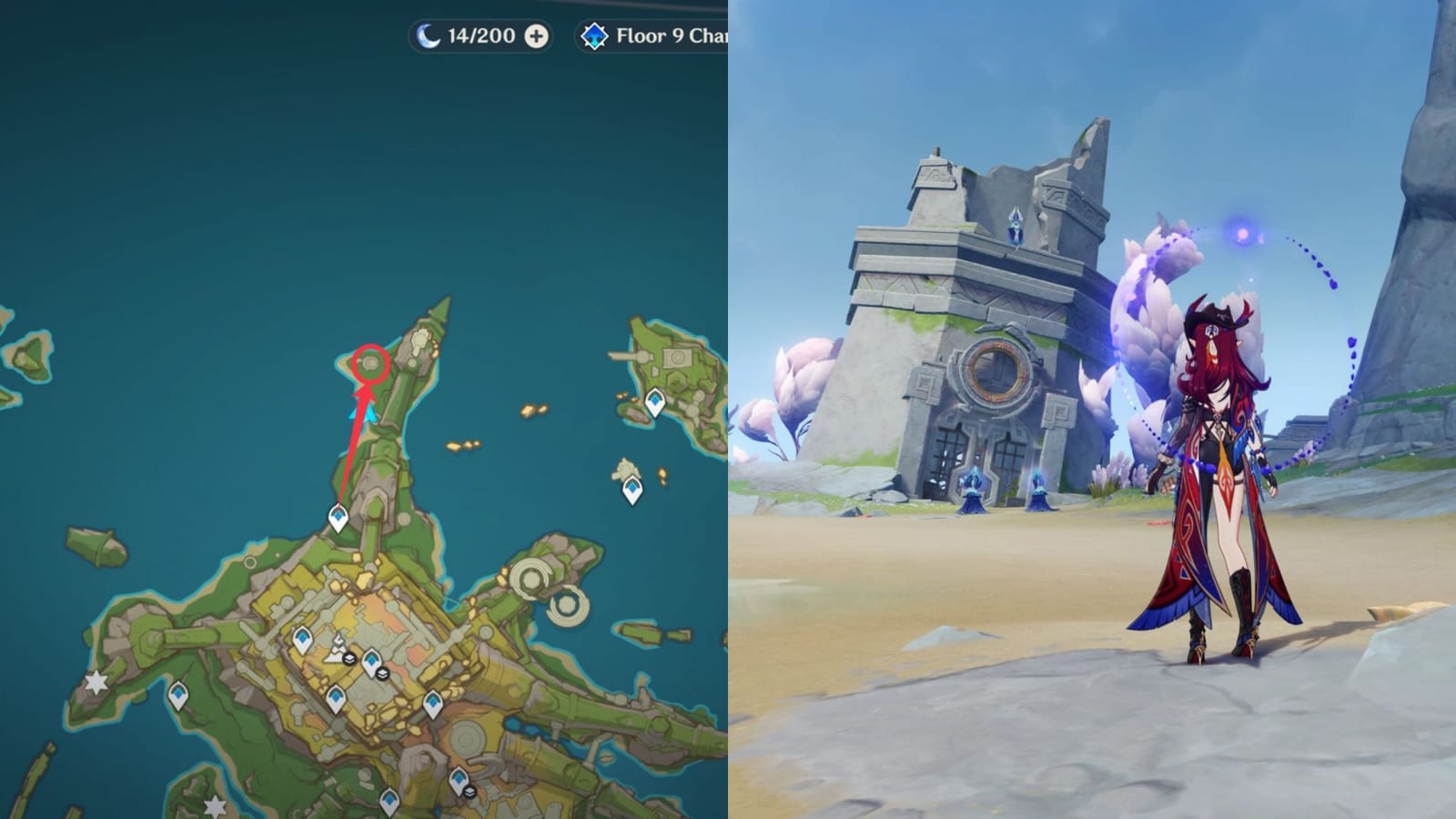Select the teleport waypoint on the northeastern island
Image resolution: width=1456 pixels, height=819 pixels.
653,399
